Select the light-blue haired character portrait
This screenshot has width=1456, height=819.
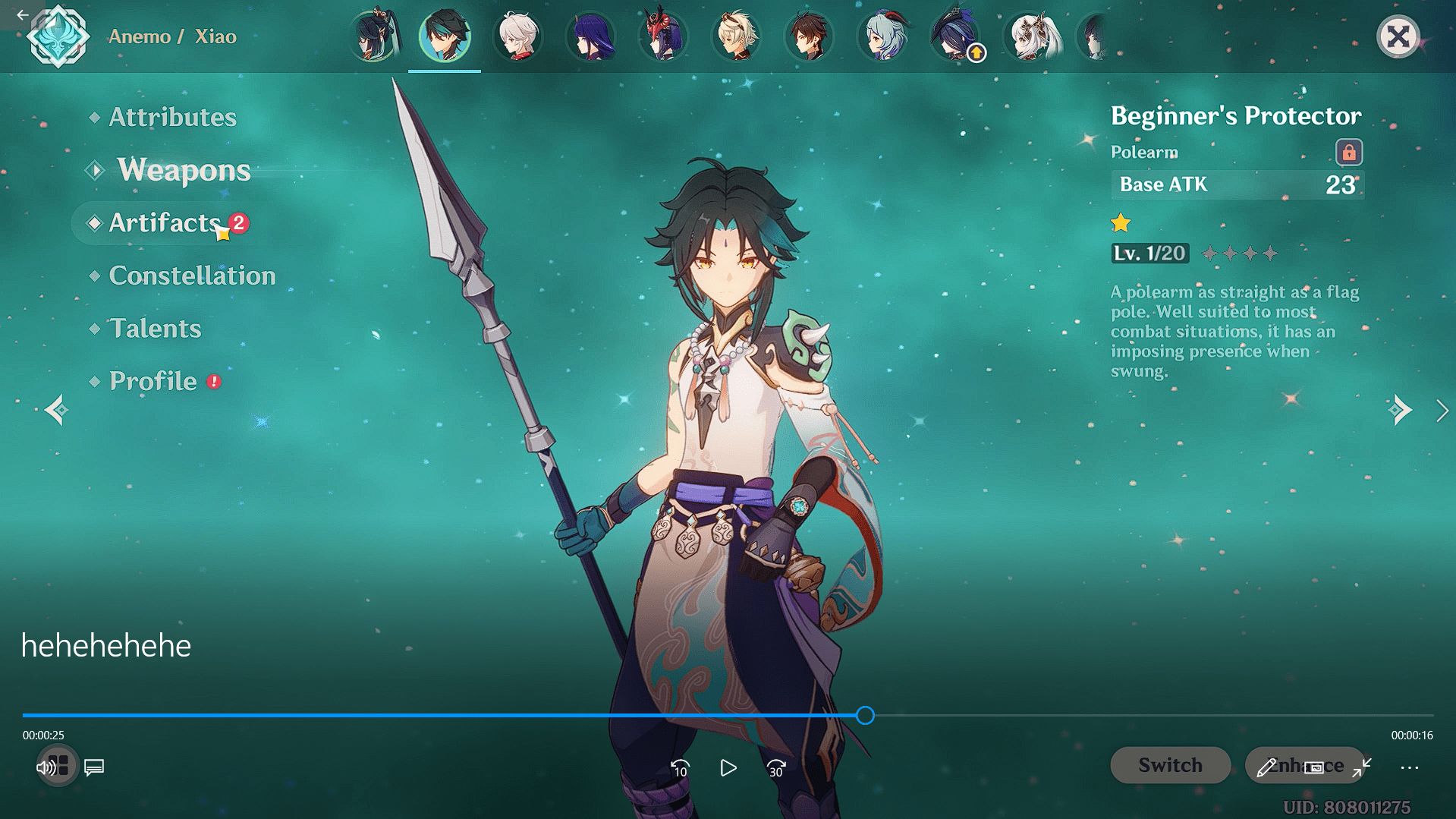882,36
